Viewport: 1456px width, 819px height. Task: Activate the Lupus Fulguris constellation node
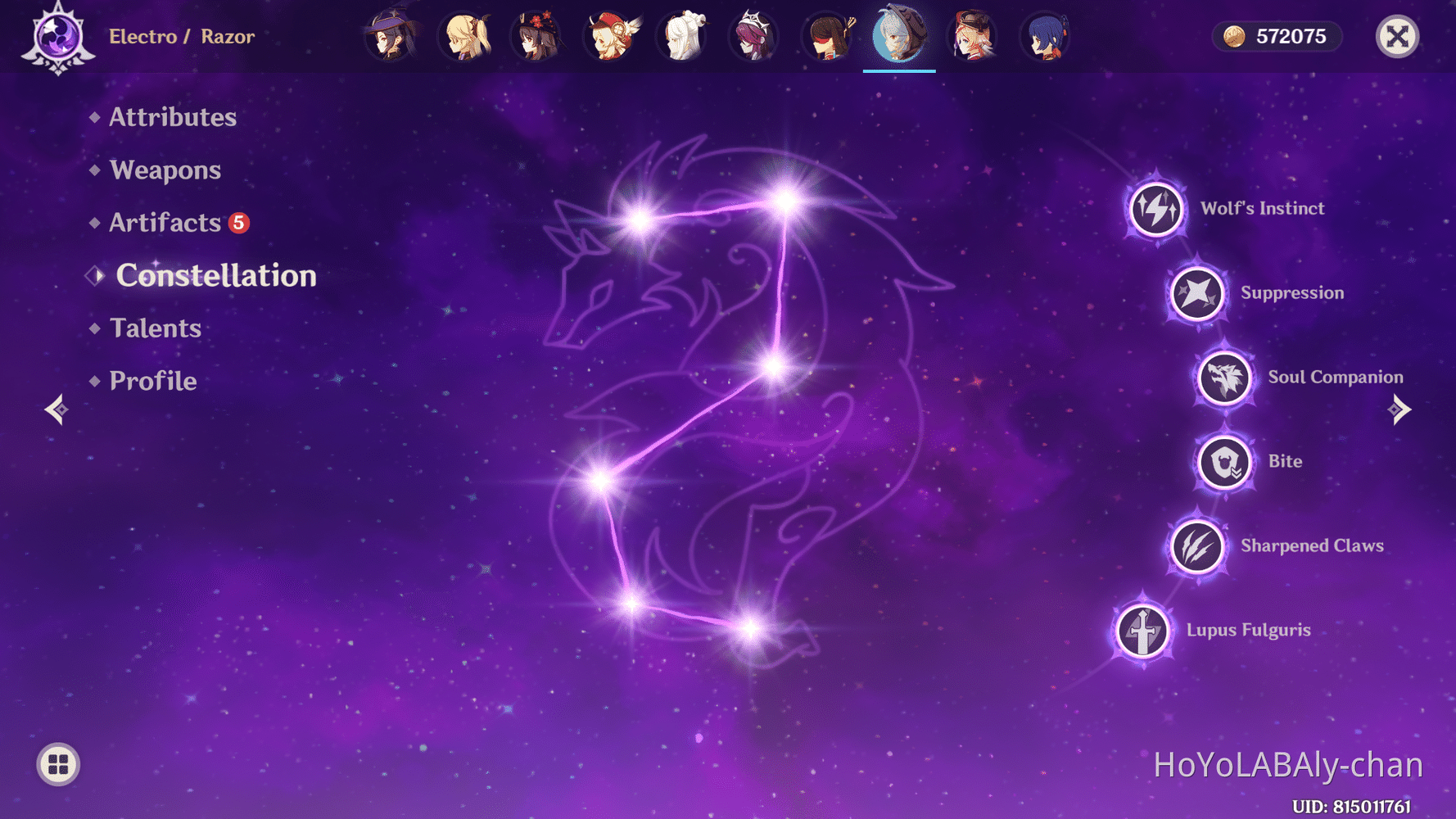pyautogui.click(x=1142, y=631)
